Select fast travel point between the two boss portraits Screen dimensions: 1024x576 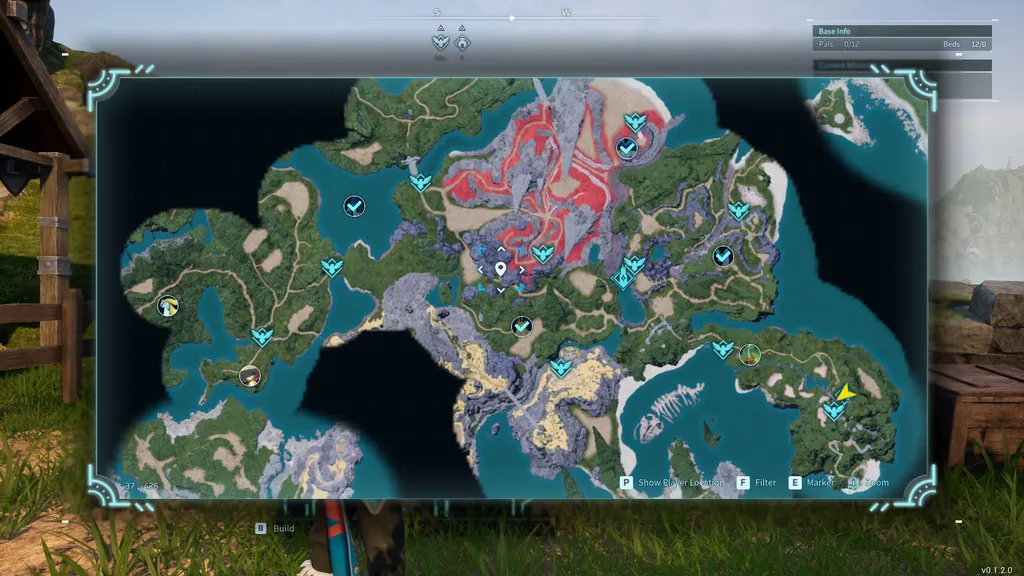click(262, 336)
